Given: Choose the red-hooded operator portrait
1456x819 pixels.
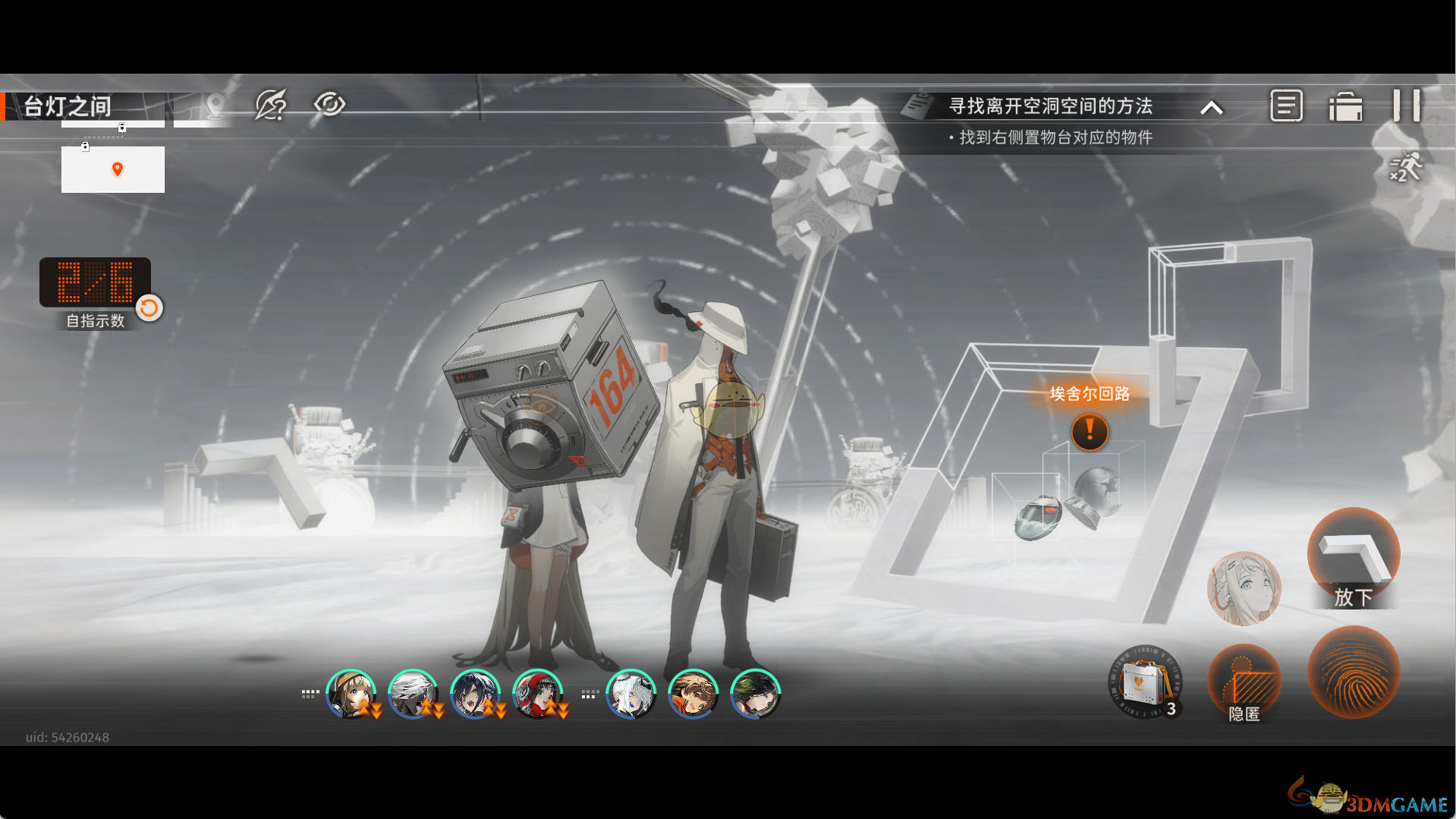Looking at the screenshot, I should click(537, 694).
